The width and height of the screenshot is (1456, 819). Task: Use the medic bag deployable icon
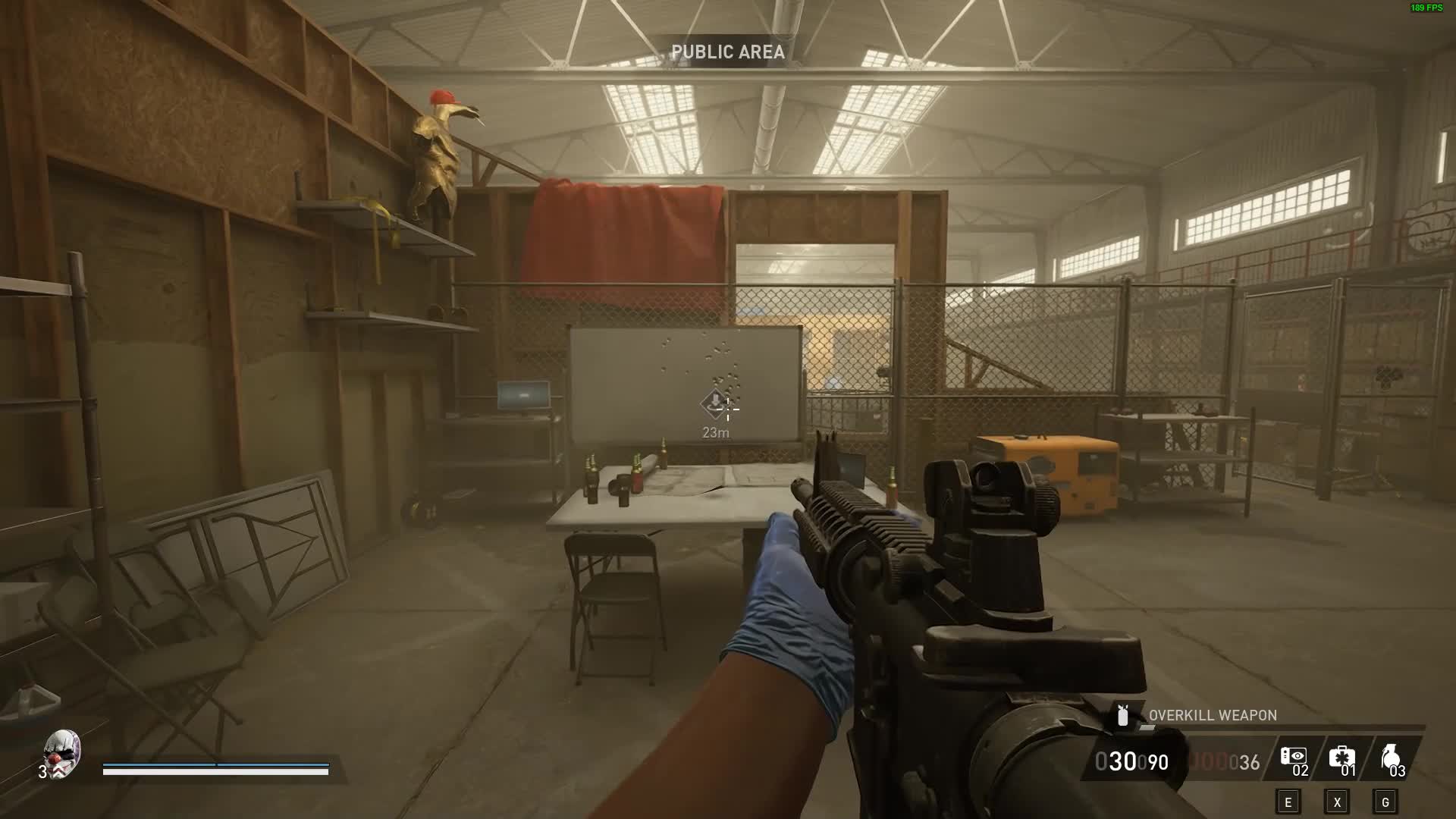click(x=1341, y=756)
